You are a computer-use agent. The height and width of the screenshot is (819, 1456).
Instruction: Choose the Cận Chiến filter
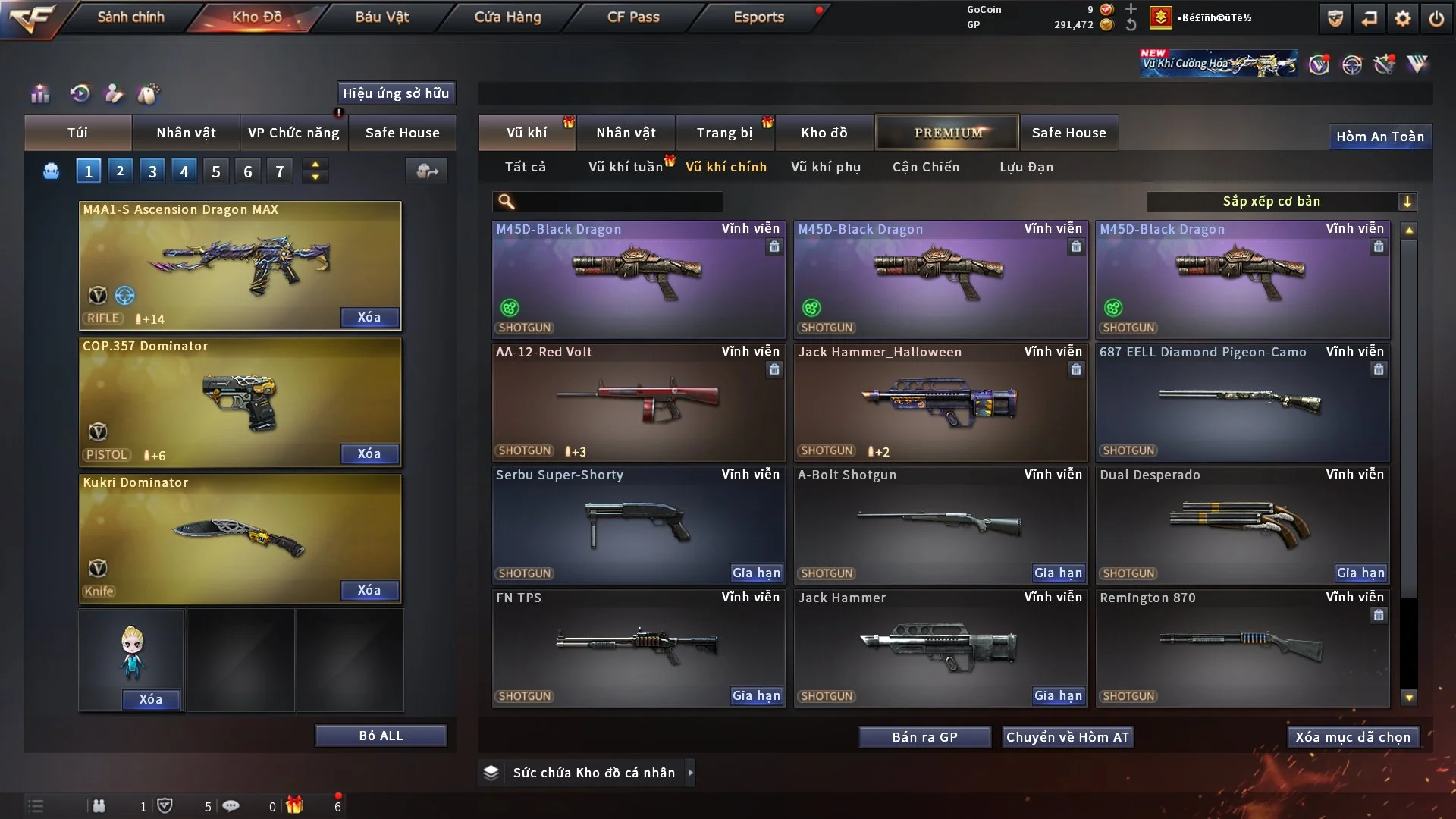coord(925,167)
